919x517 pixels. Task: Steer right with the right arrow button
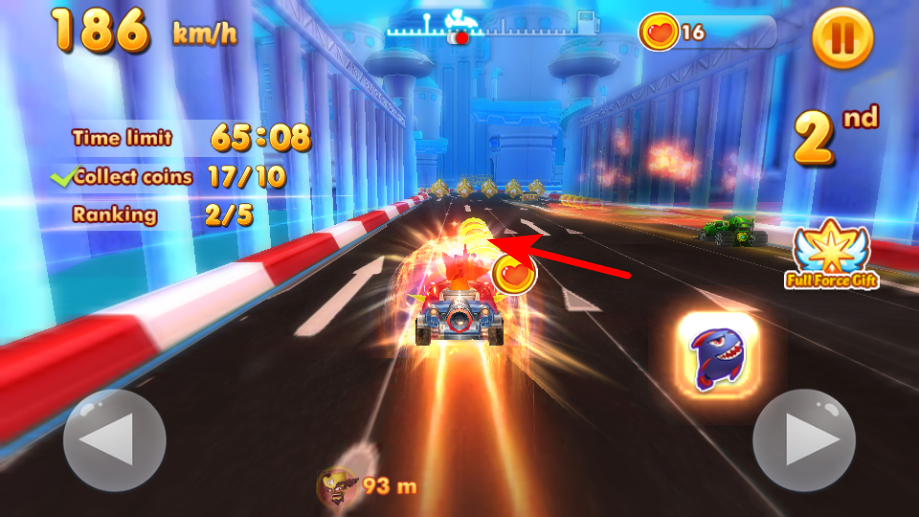click(803, 440)
